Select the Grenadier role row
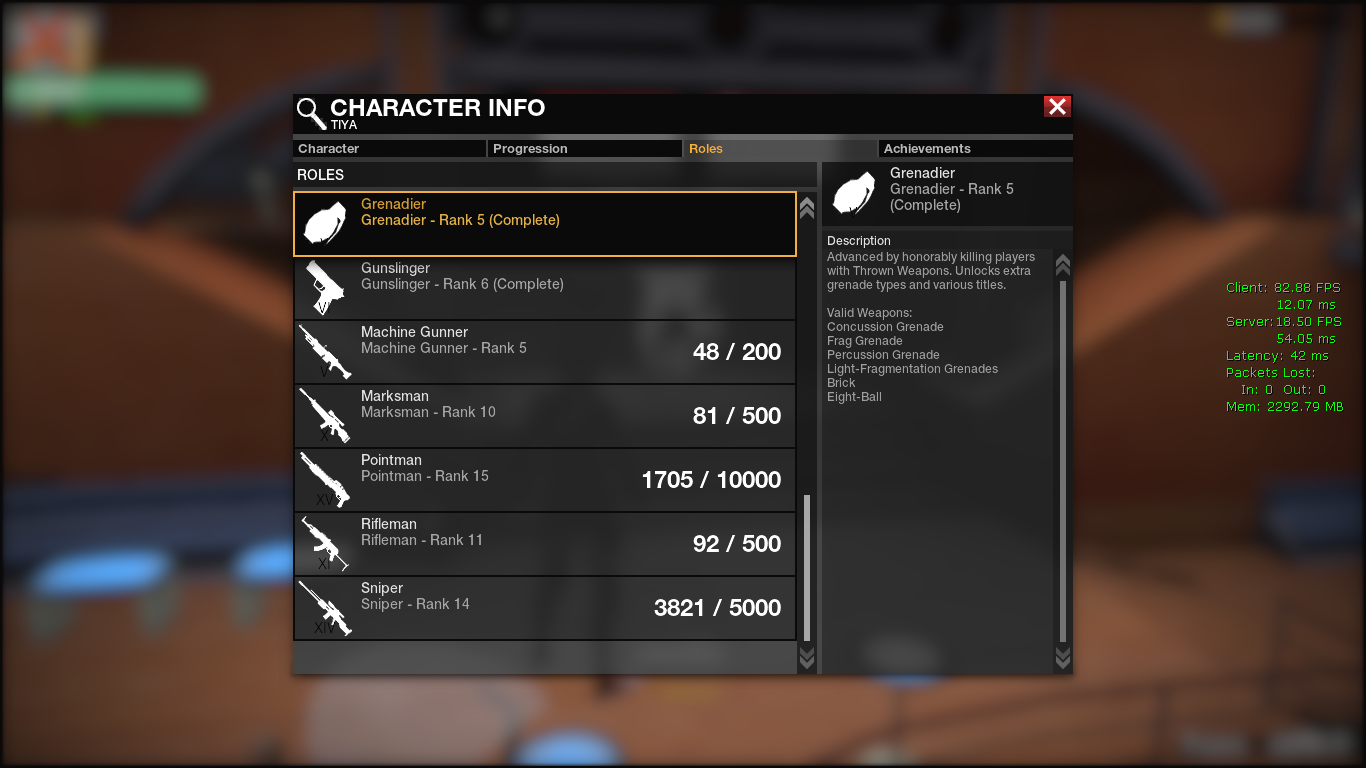Screen dimensions: 1366x768 coord(545,224)
